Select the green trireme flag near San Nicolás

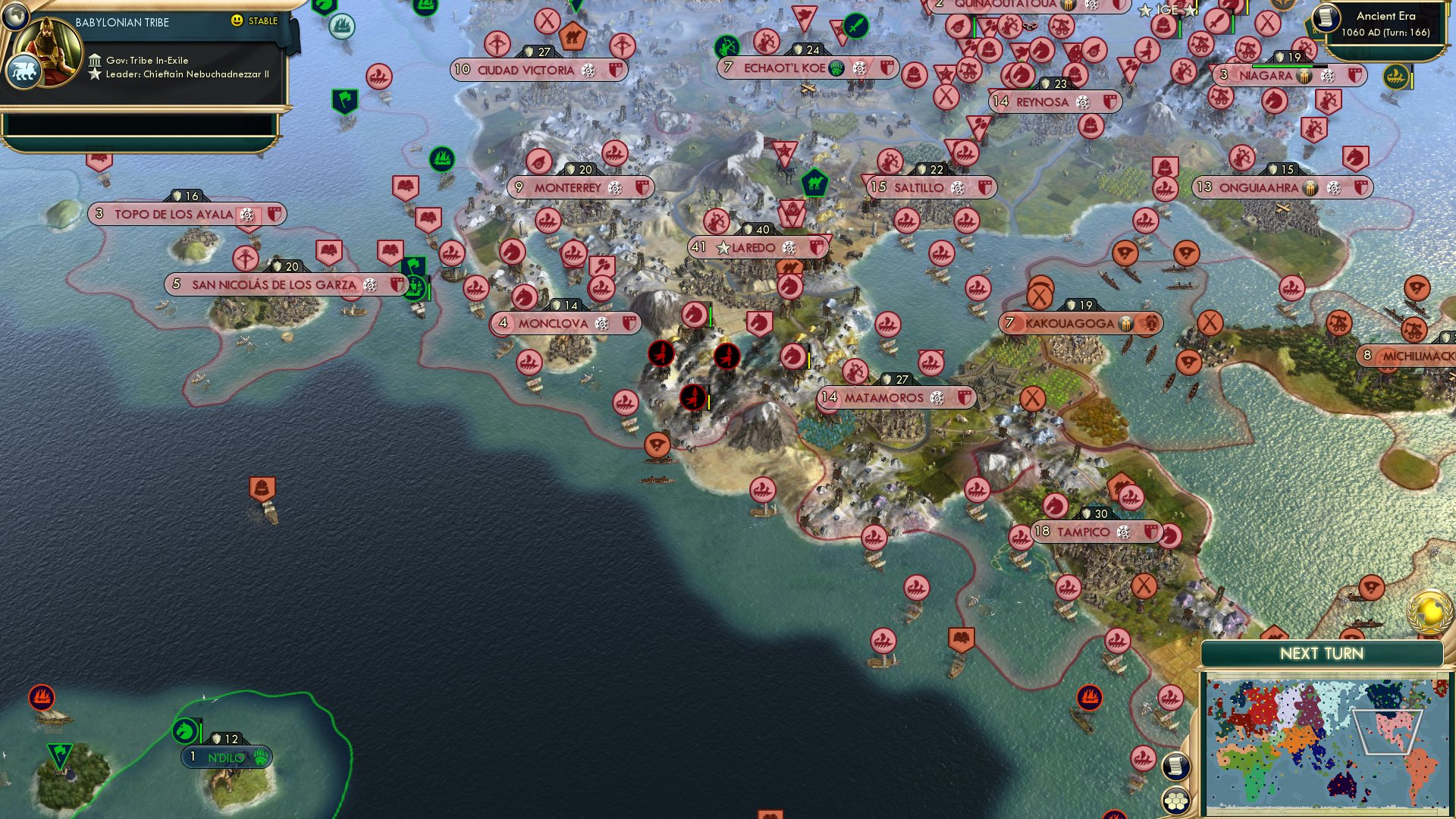click(416, 287)
